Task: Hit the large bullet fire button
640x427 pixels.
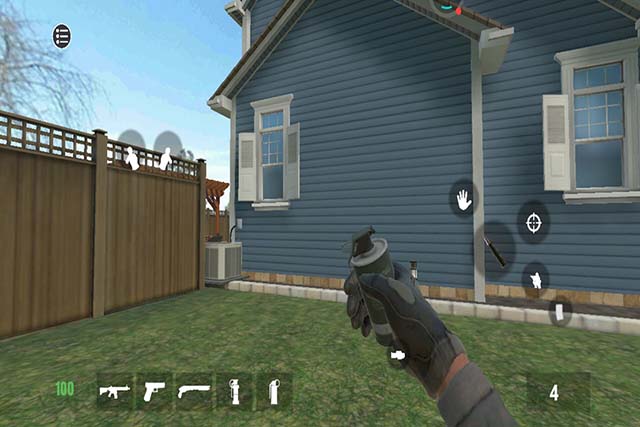Action: click(x=495, y=248)
